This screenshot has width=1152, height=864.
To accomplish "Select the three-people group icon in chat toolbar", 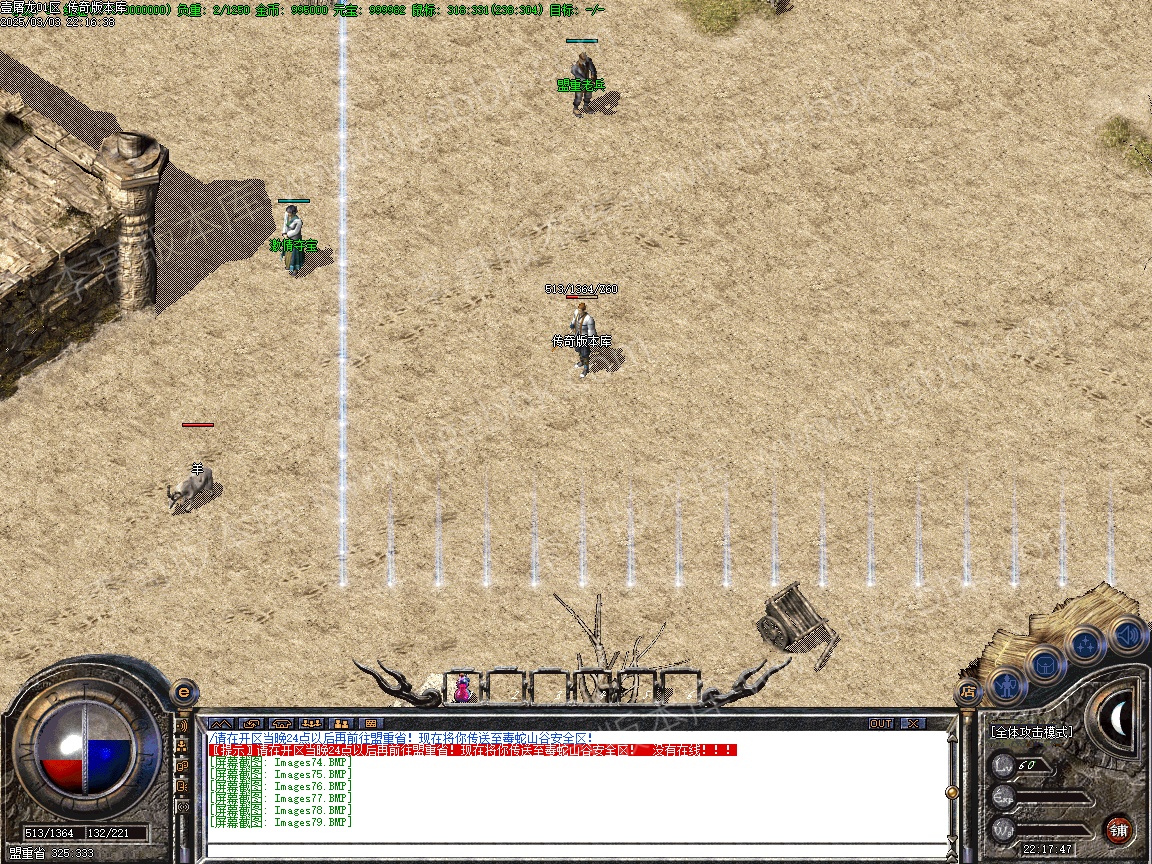I will click(x=311, y=723).
